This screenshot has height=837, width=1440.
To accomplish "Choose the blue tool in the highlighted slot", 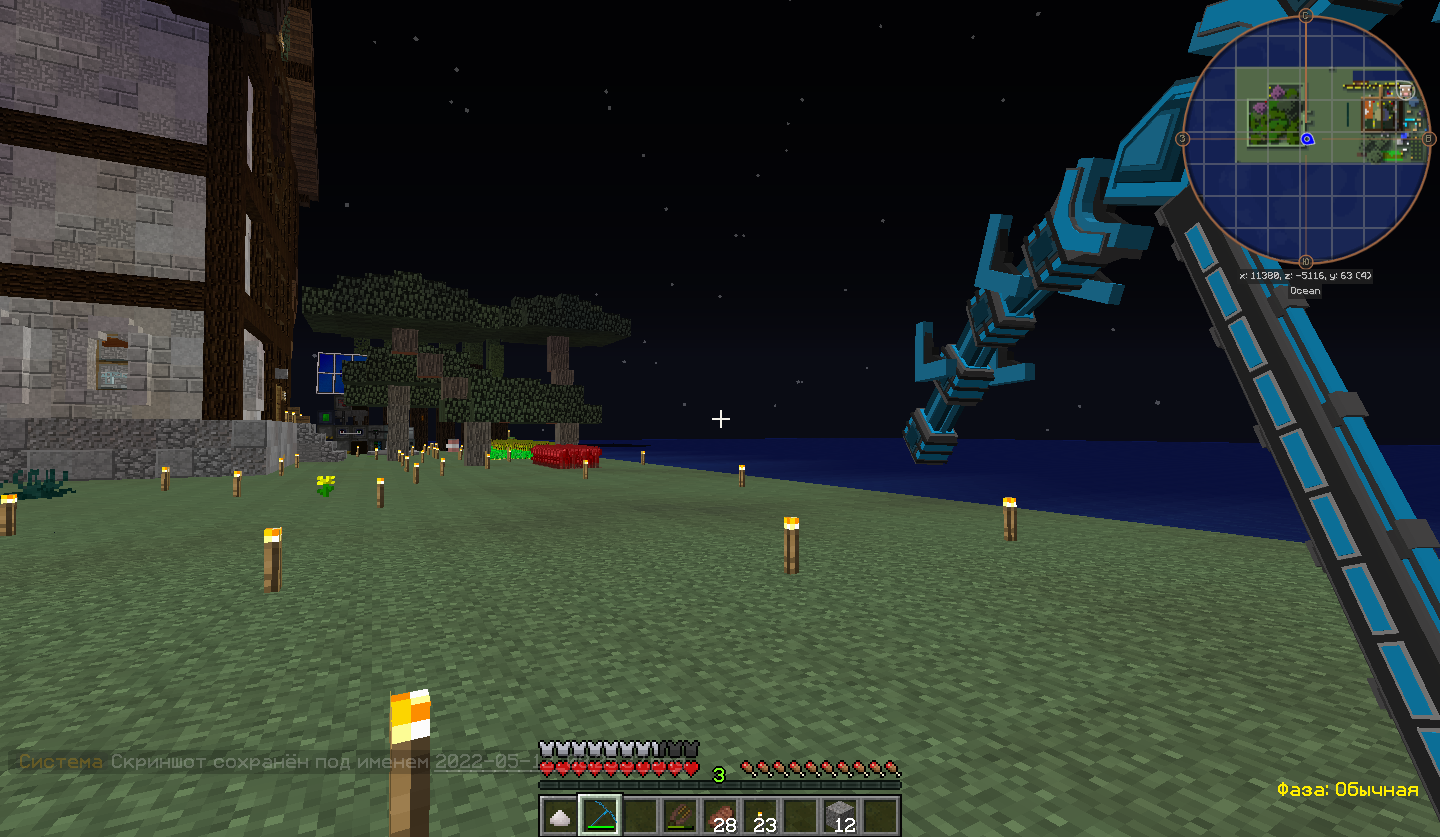I will pos(601,815).
